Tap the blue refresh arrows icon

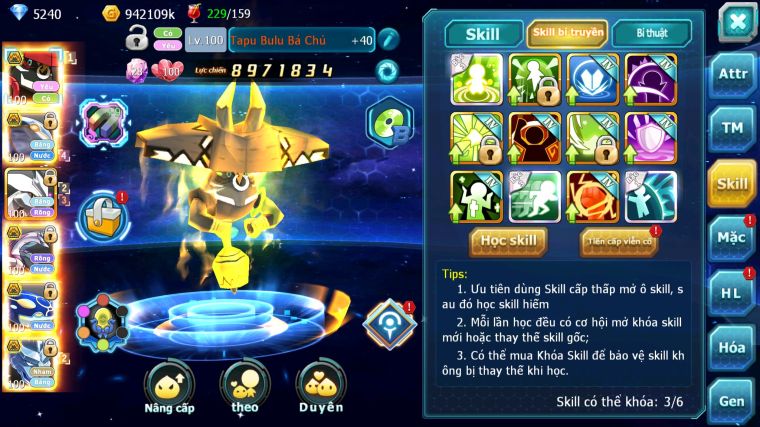click(x=386, y=71)
